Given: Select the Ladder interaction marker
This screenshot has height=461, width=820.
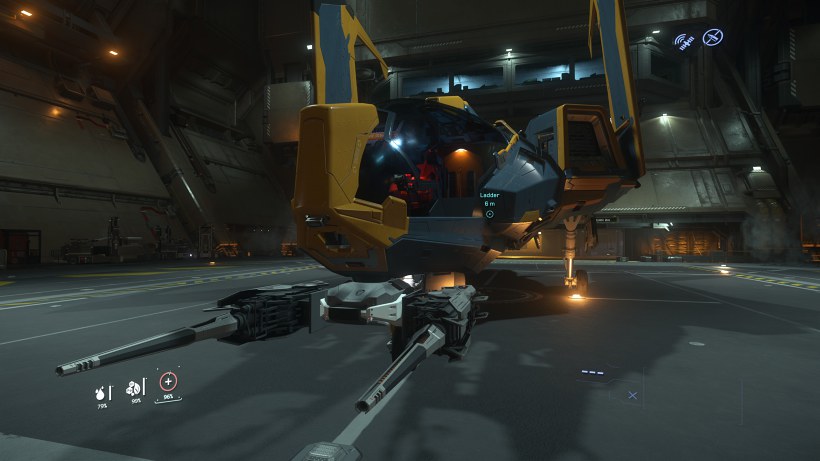Looking at the screenshot, I should click(x=489, y=213).
